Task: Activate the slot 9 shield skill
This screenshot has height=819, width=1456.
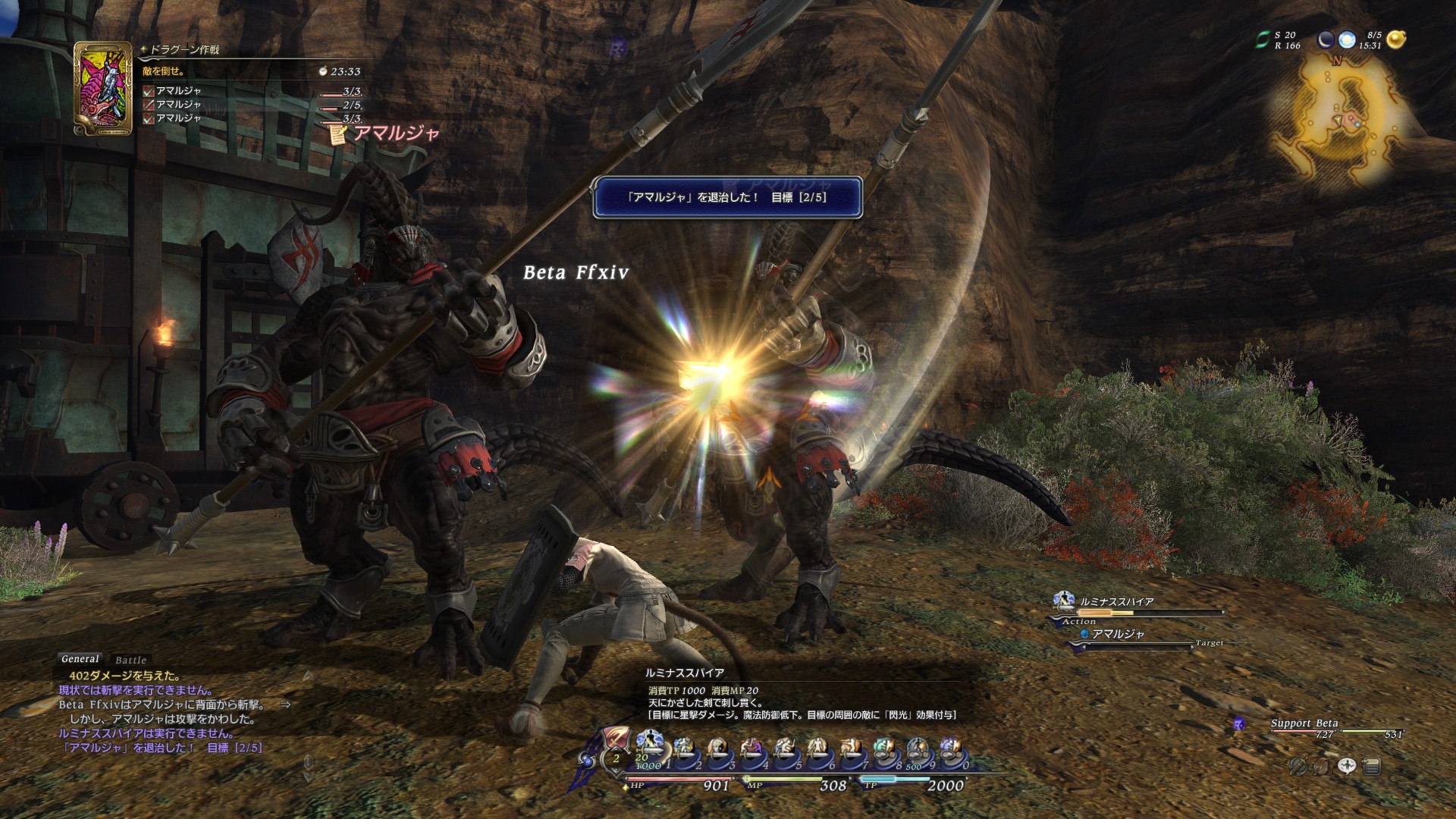Action: coord(918,749)
